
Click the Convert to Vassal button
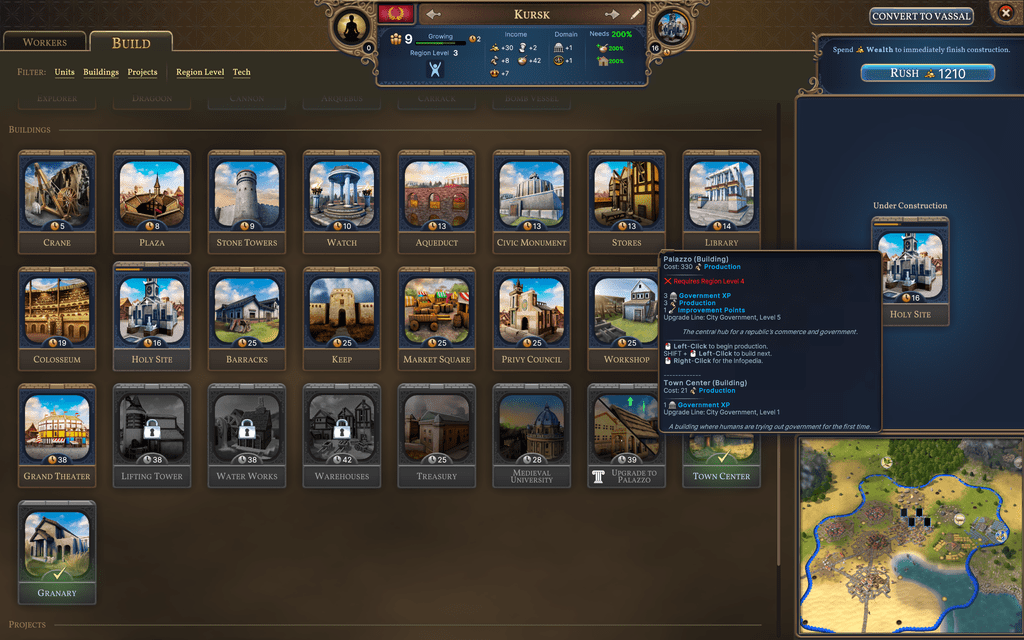(921, 16)
